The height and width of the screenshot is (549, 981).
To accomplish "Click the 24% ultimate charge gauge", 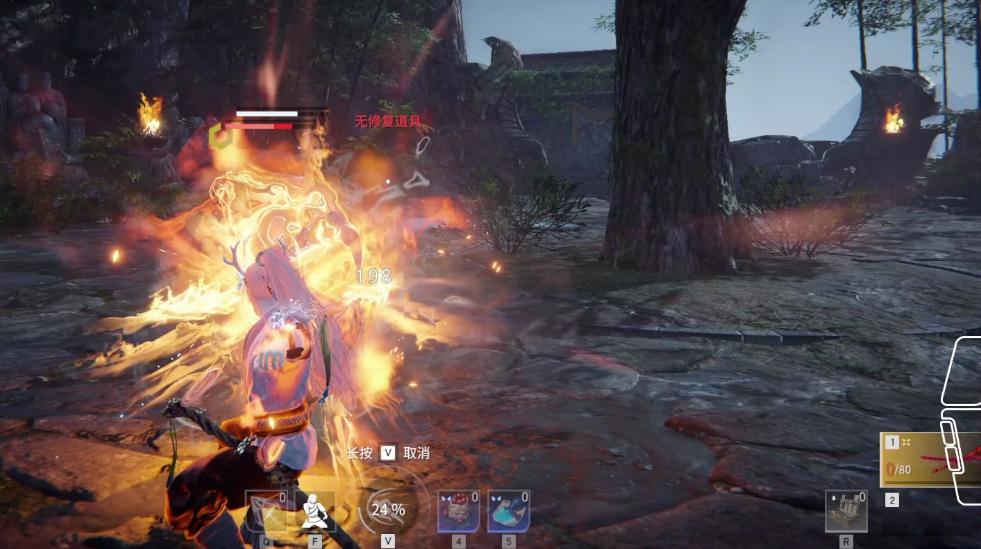I will click(388, 510).
